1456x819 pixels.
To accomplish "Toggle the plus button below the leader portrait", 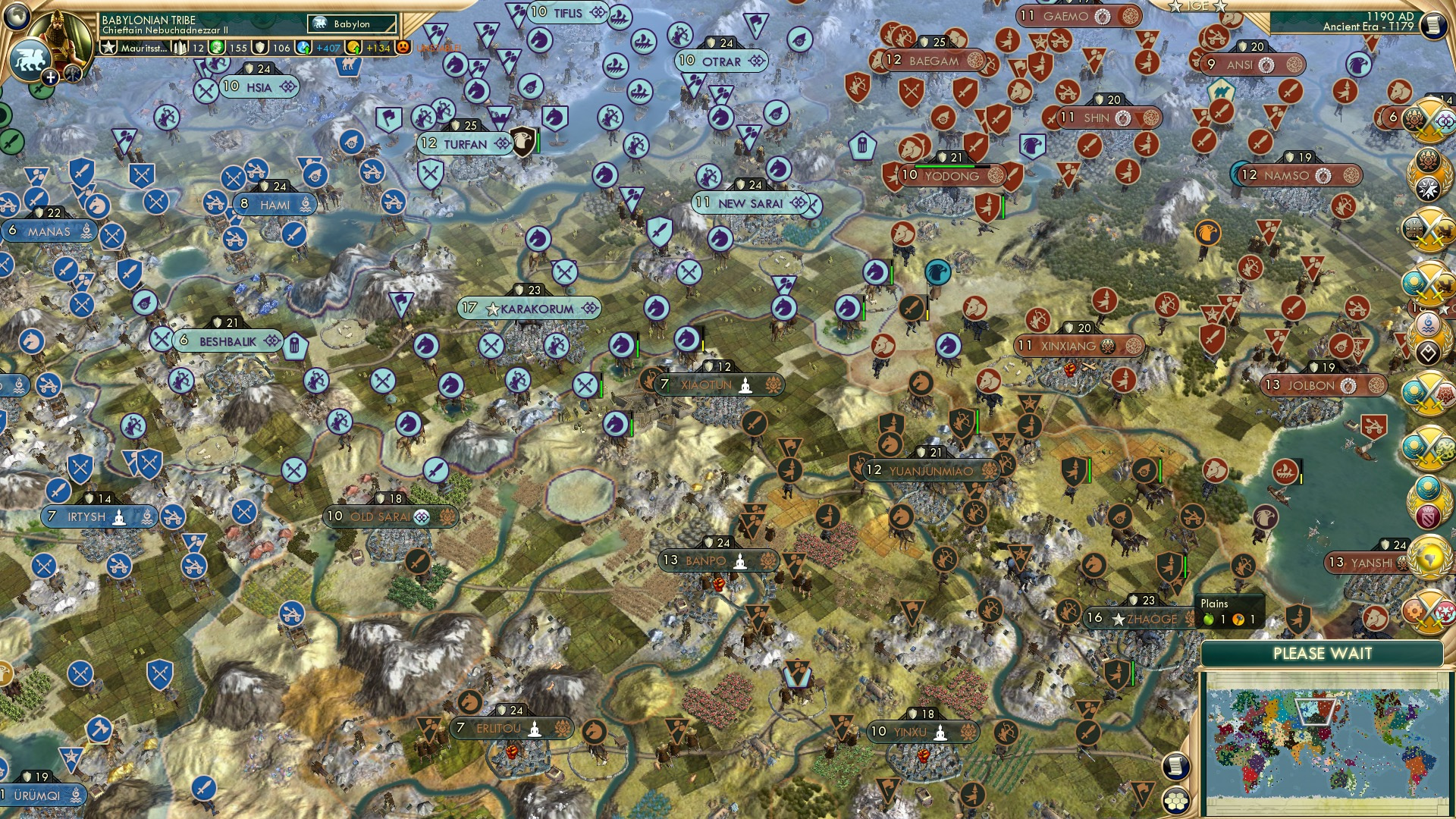I will pyautogui.click(x=50, y=77).
